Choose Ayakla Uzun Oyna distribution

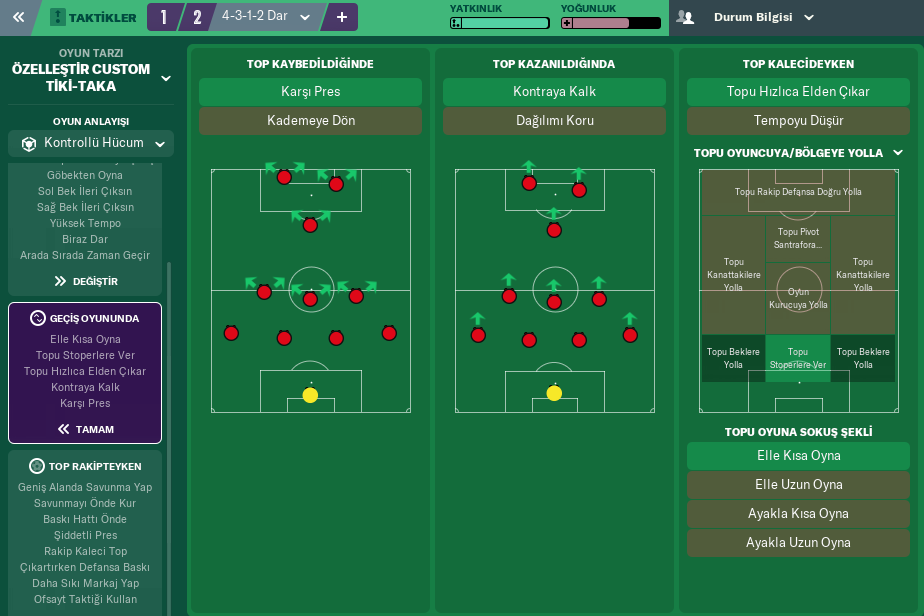798,543
